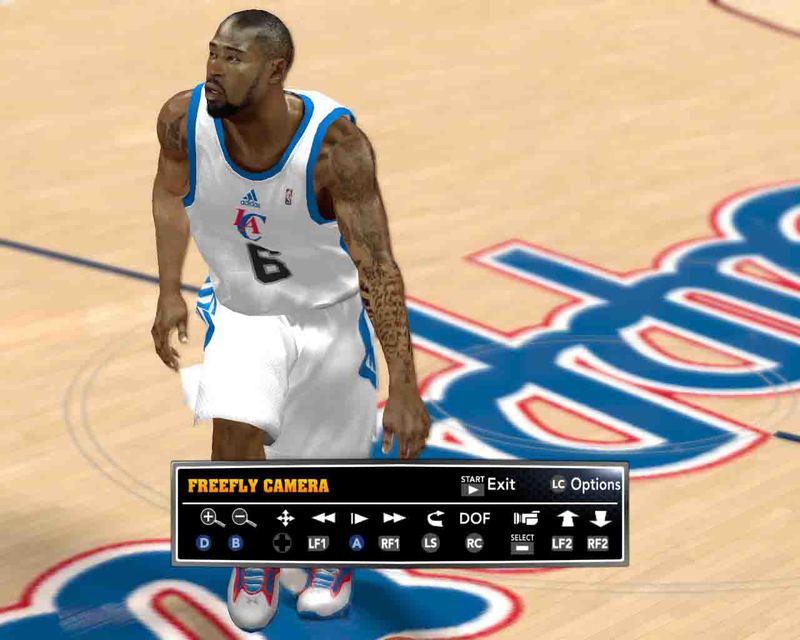Lower the camera with the down arrow
Screen dimensions: 800x640
pyautogui.click(x=599, y=518)
